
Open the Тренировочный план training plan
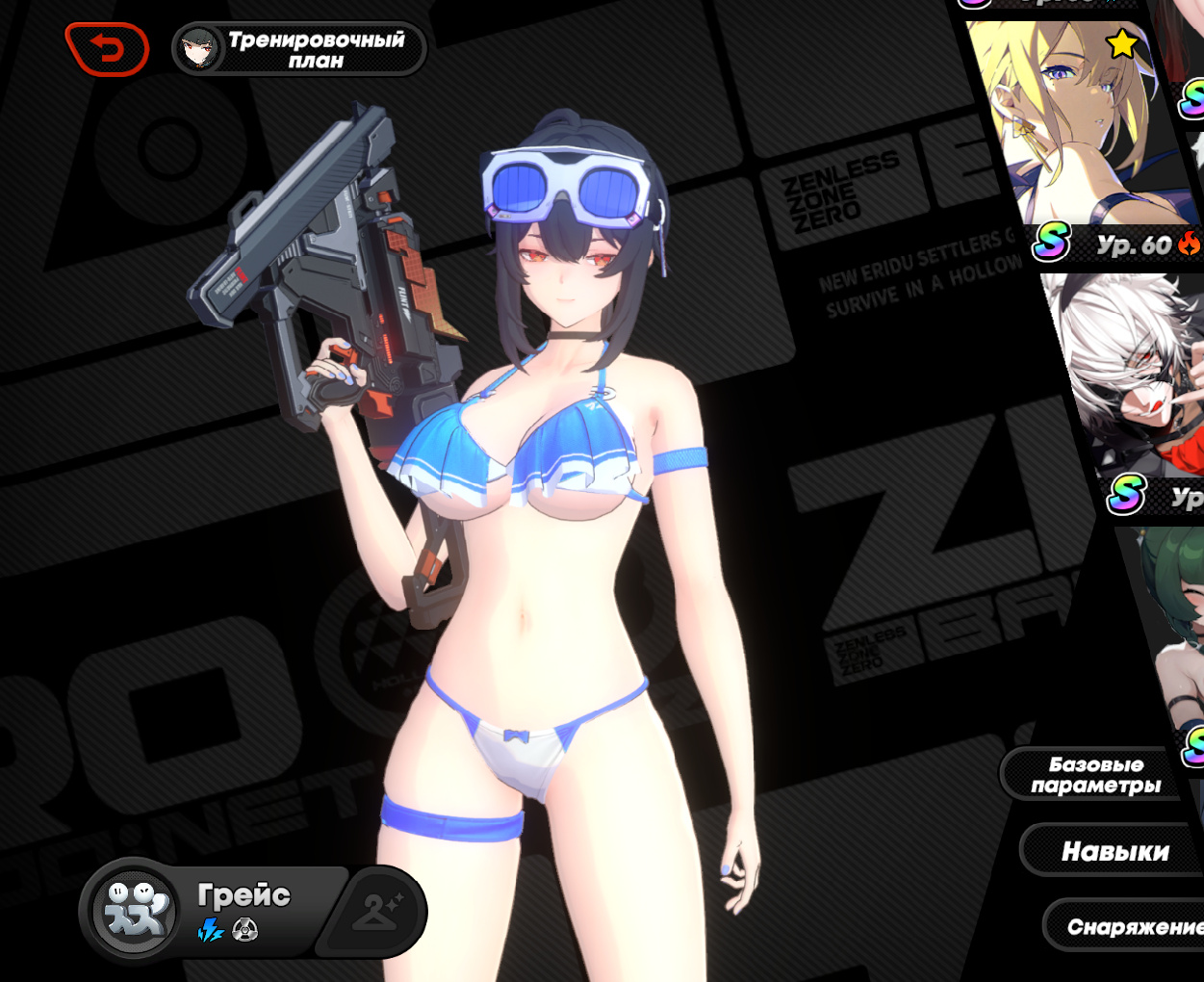click(x=299, y=49)
